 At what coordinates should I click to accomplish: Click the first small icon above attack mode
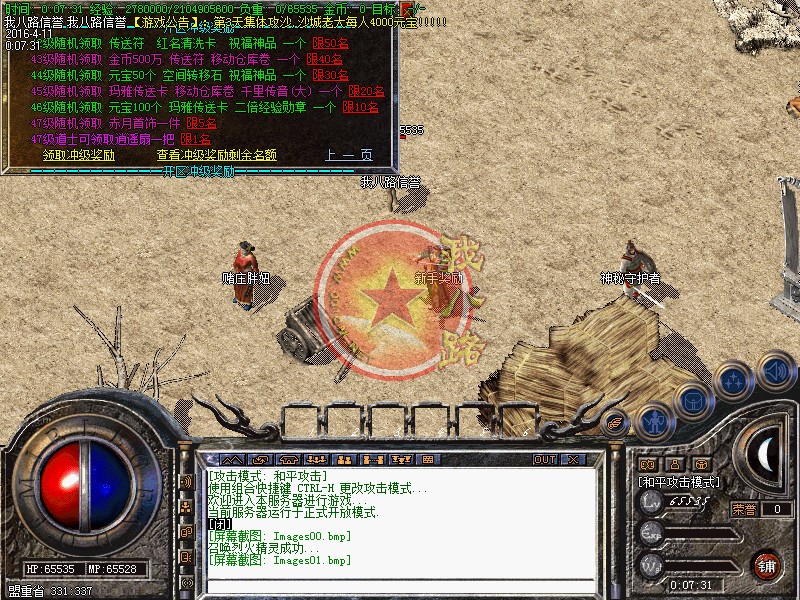pos(647,464)
